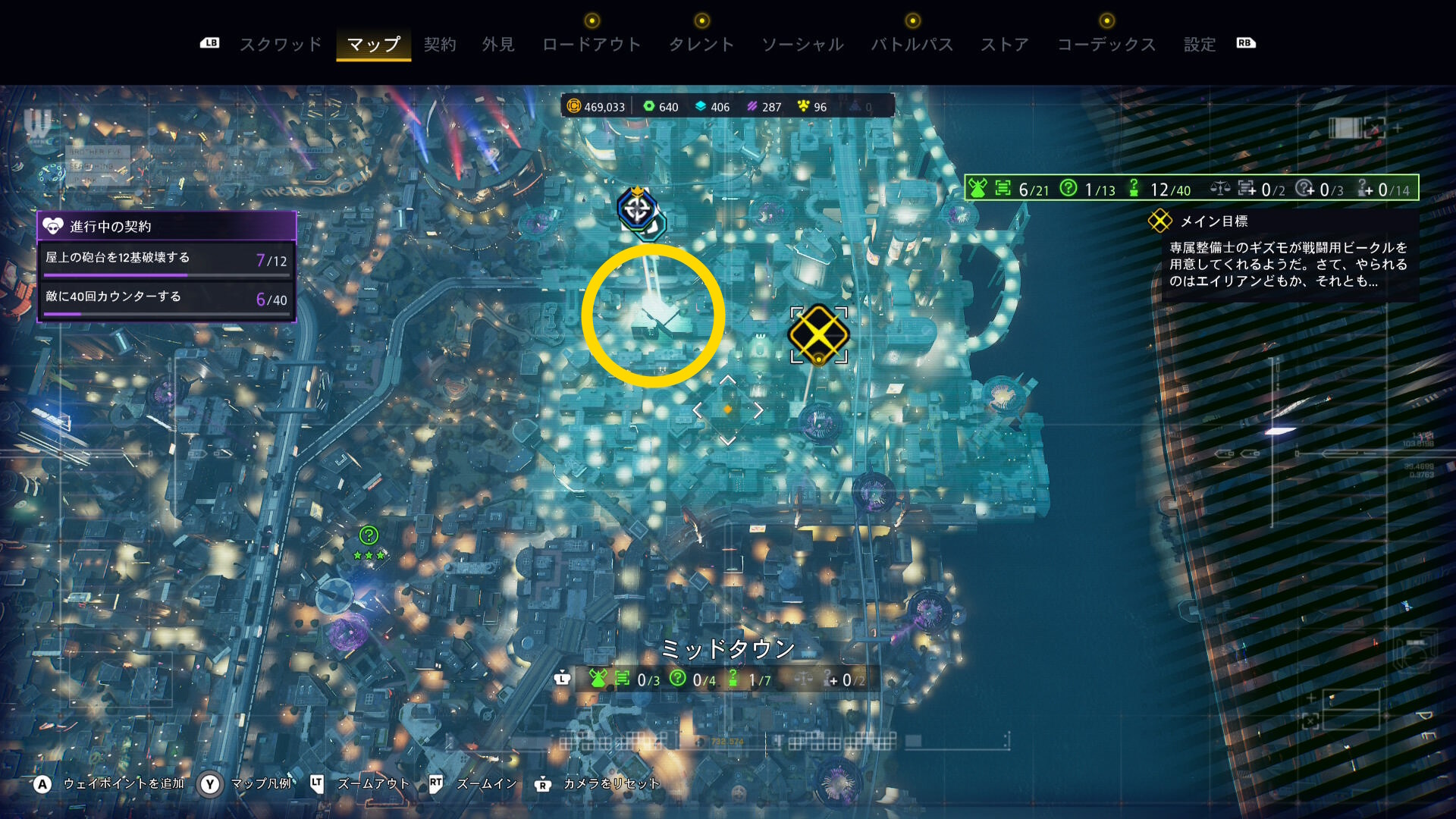
Task: Open the コーデックス tab
Action: [x=1106, y=45]
